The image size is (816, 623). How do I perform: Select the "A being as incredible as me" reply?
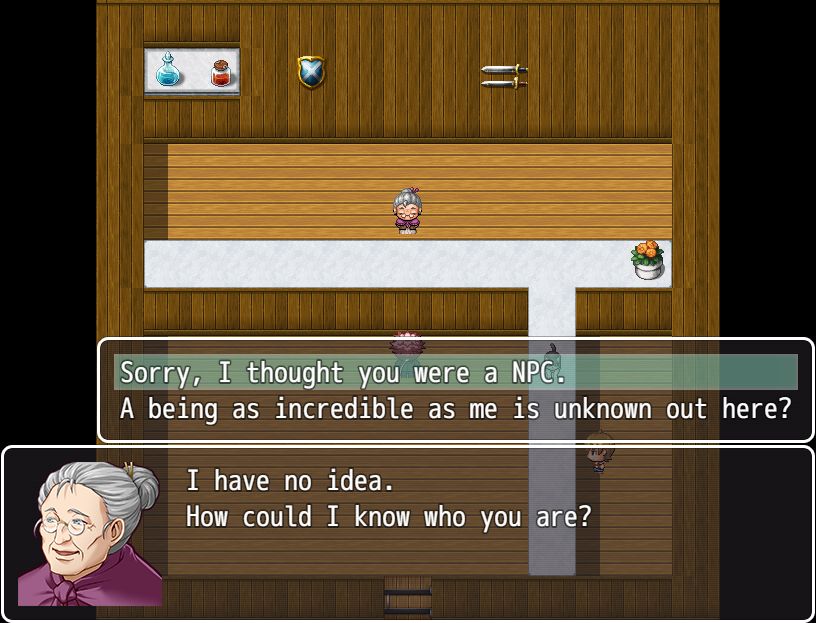(x=455, y=409)
